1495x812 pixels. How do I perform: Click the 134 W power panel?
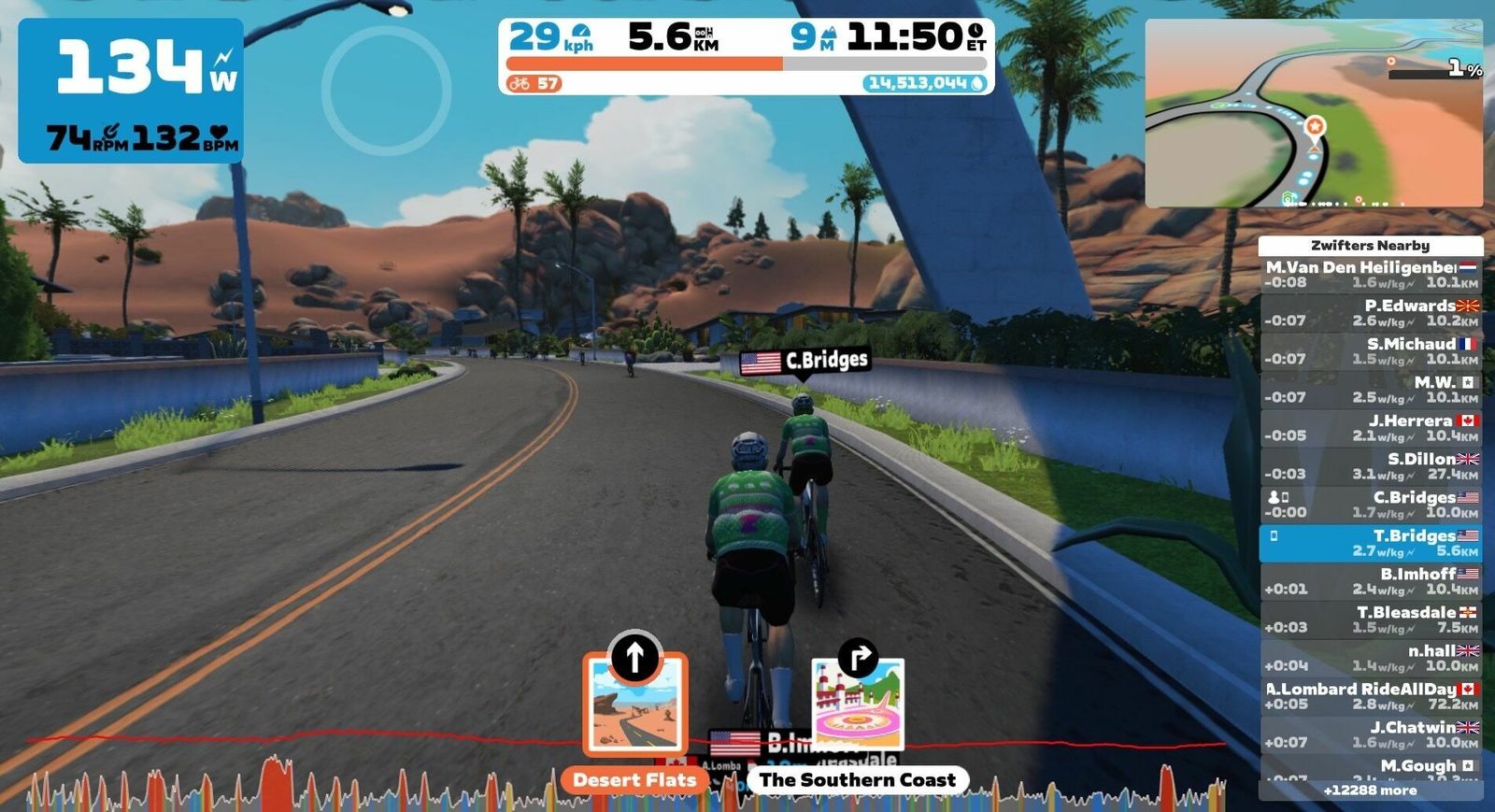coord(131,91)
